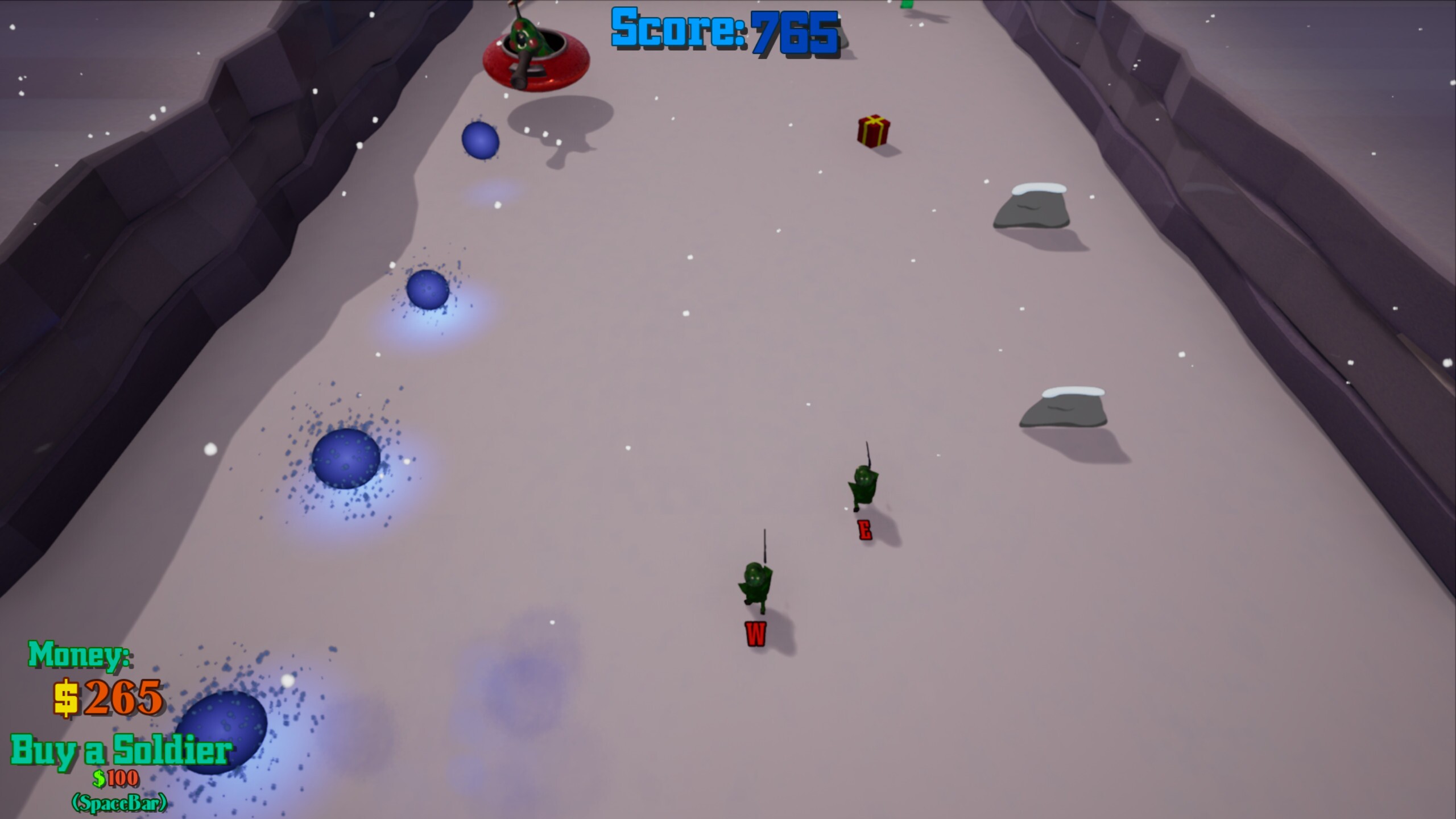The width and height of the screenshot is (1456, 819).
Task: Click the Buy a Soldier button
Action: pyautogui.click(x=122, y=752)
